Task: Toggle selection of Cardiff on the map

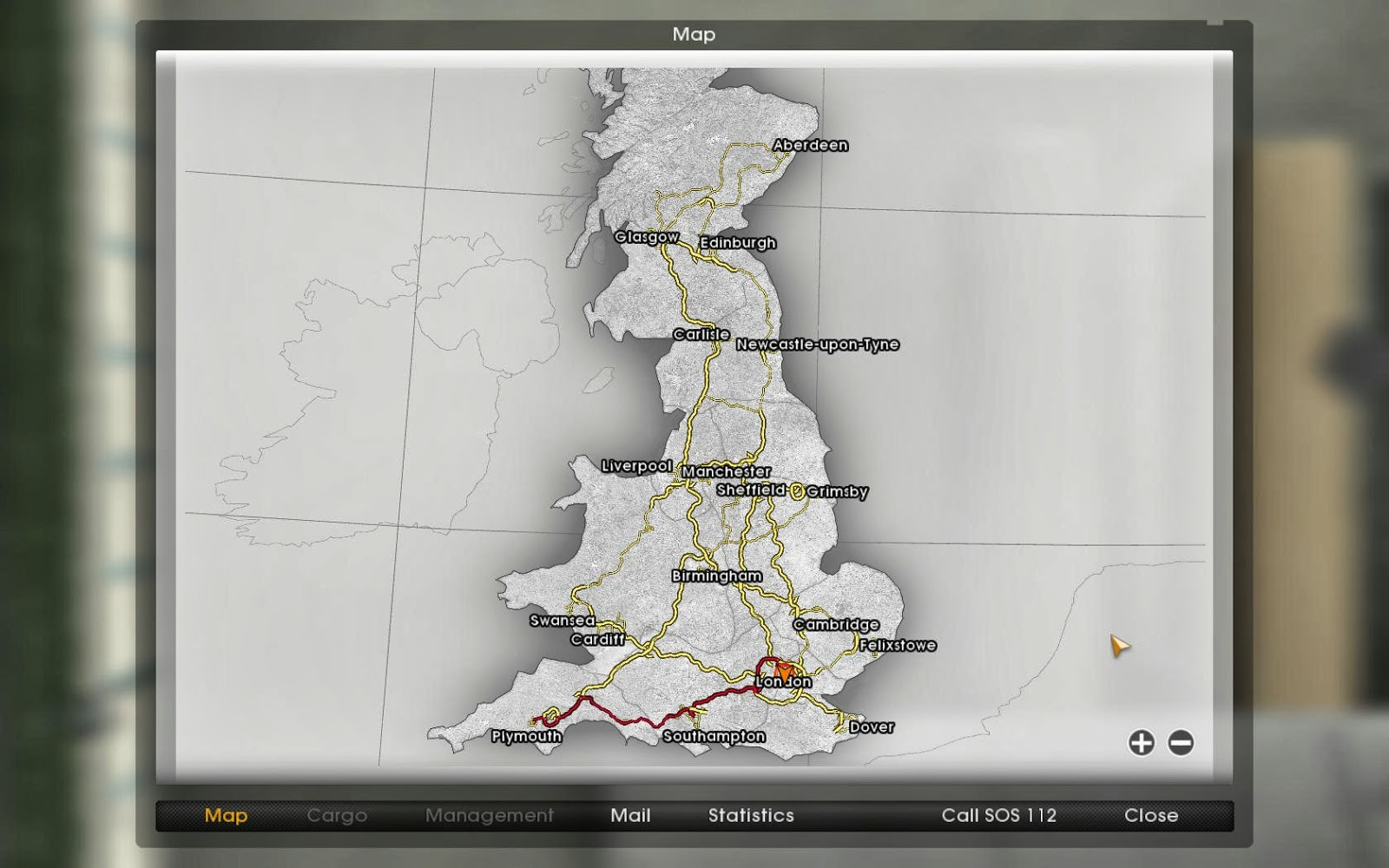Action: coord(596,640)
